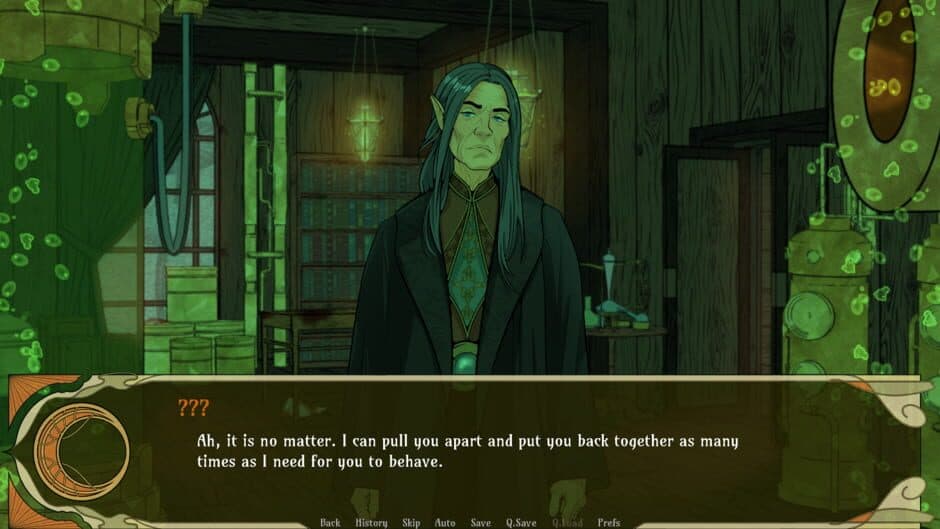Make a quick save with Q.Save

coord(520,522)
